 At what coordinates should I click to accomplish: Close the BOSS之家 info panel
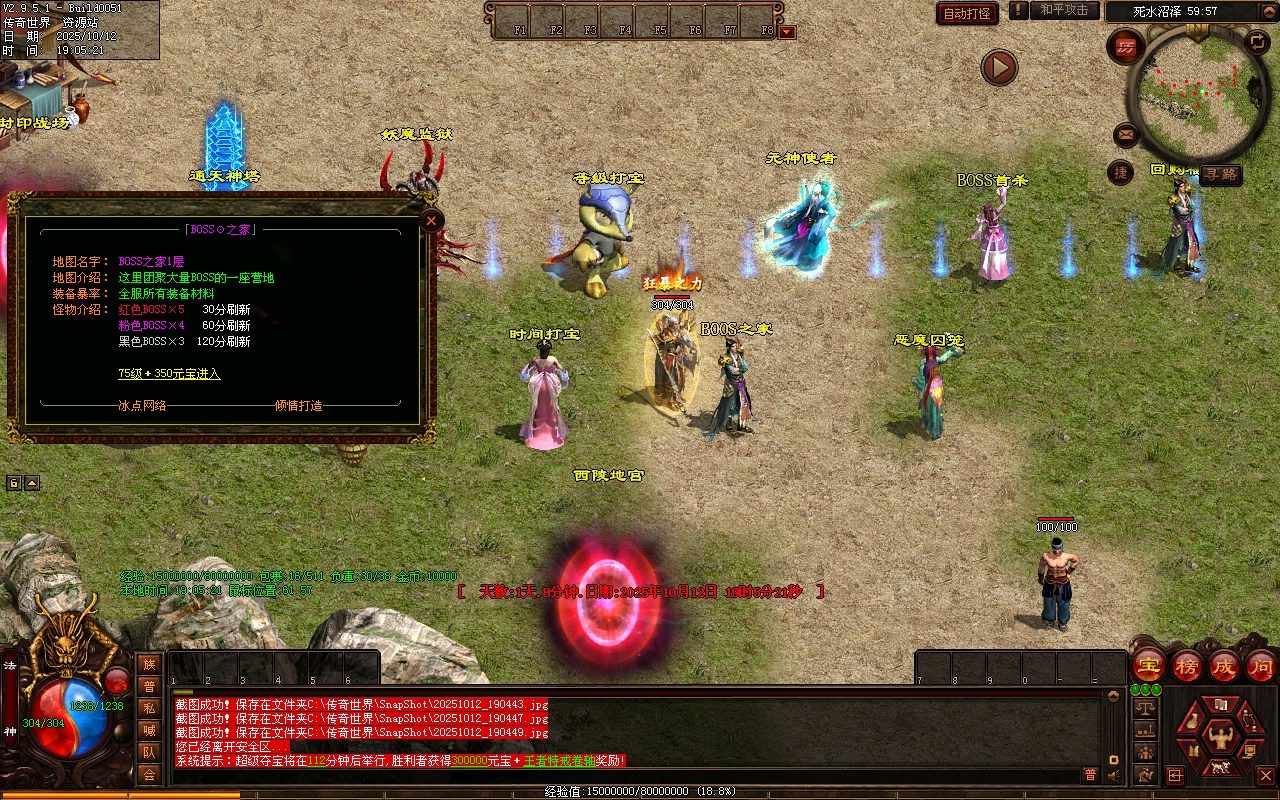coord(431,220)
